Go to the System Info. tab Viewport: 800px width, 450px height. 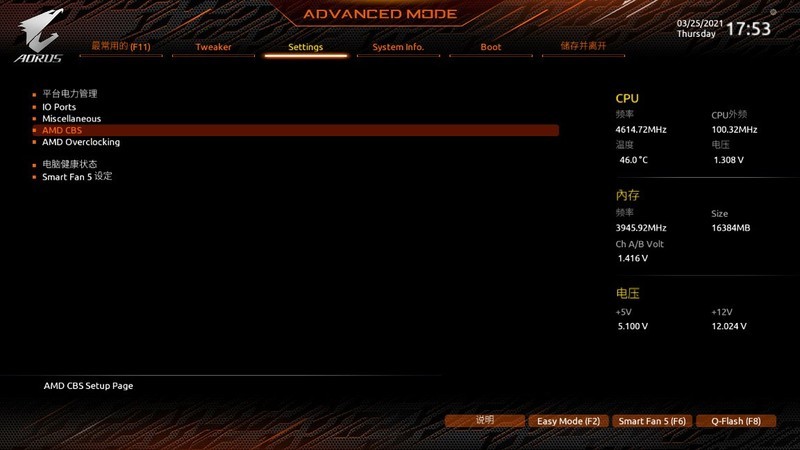coord(398,47)
